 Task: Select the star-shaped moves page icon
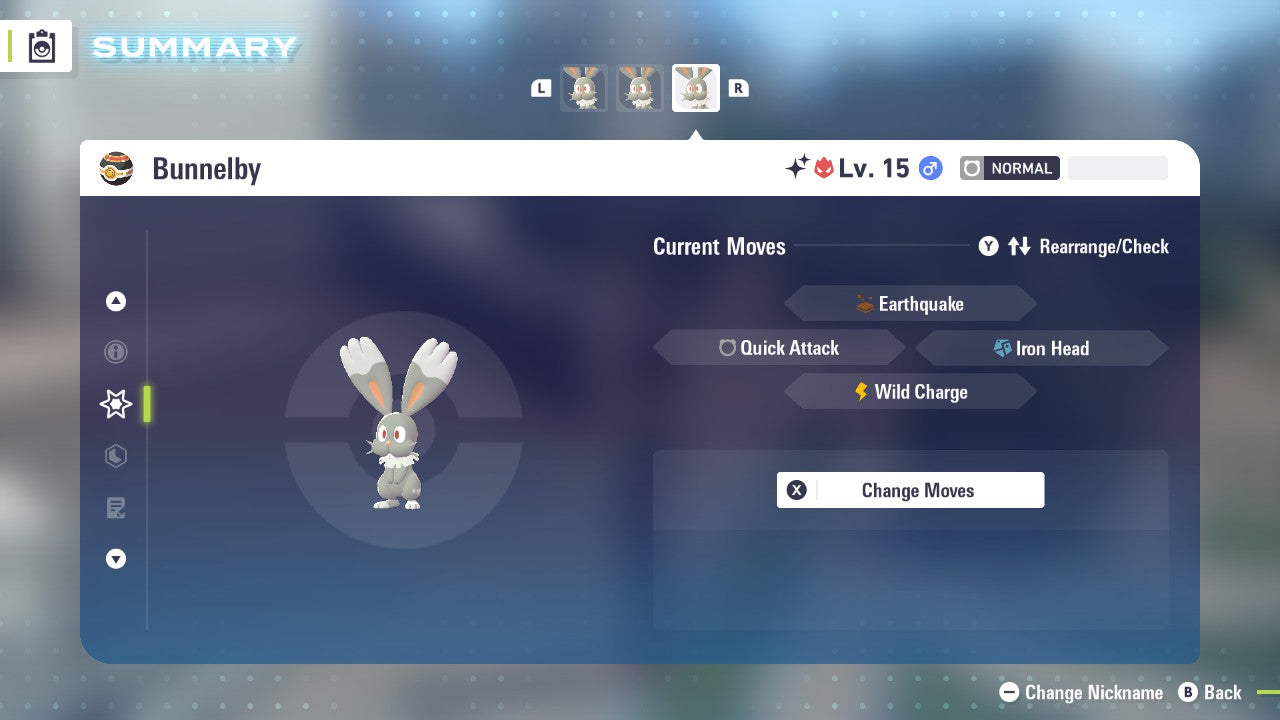115,404
